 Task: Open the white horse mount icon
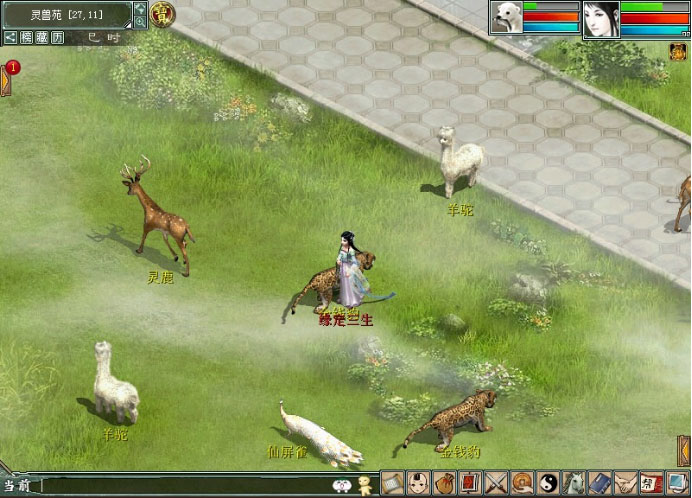[574, 484]
